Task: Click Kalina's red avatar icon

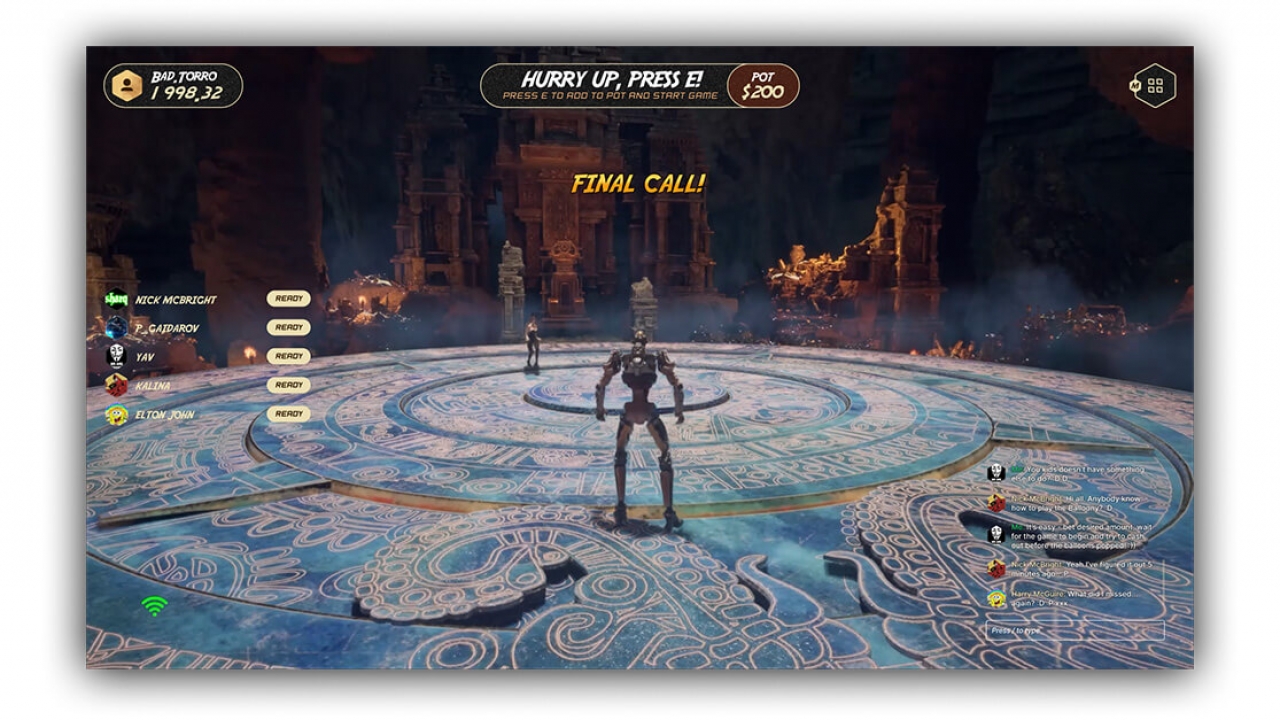Action: (x=115, y=385)
